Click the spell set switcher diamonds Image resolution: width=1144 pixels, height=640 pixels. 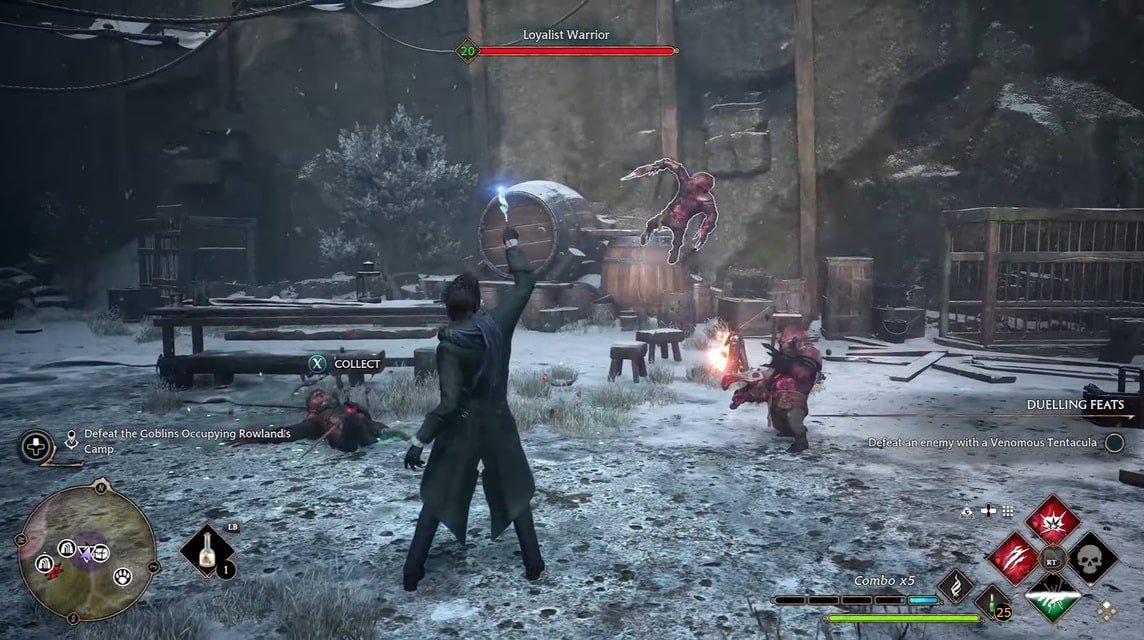pyautogui.click(x=1106, y=609)
